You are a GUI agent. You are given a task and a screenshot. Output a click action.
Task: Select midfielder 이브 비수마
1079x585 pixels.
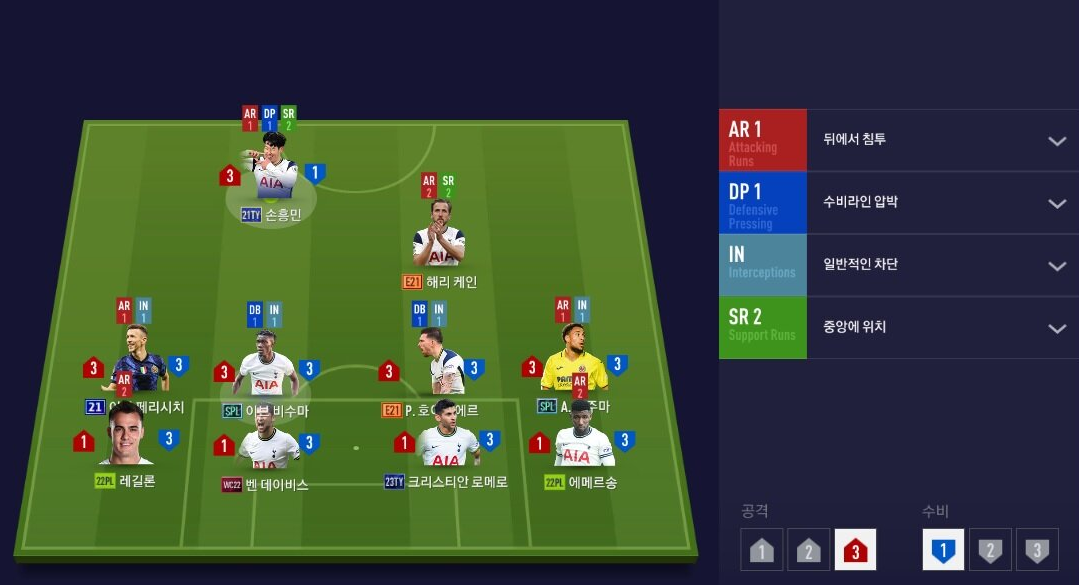click(266, 370)
